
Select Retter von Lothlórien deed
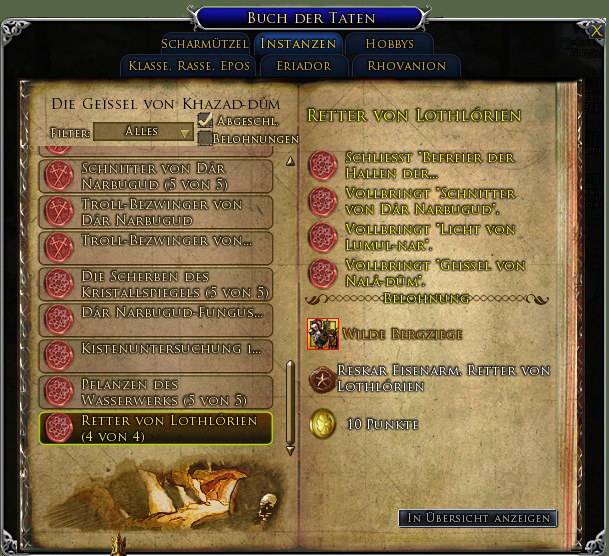click(x=155, y=427)
